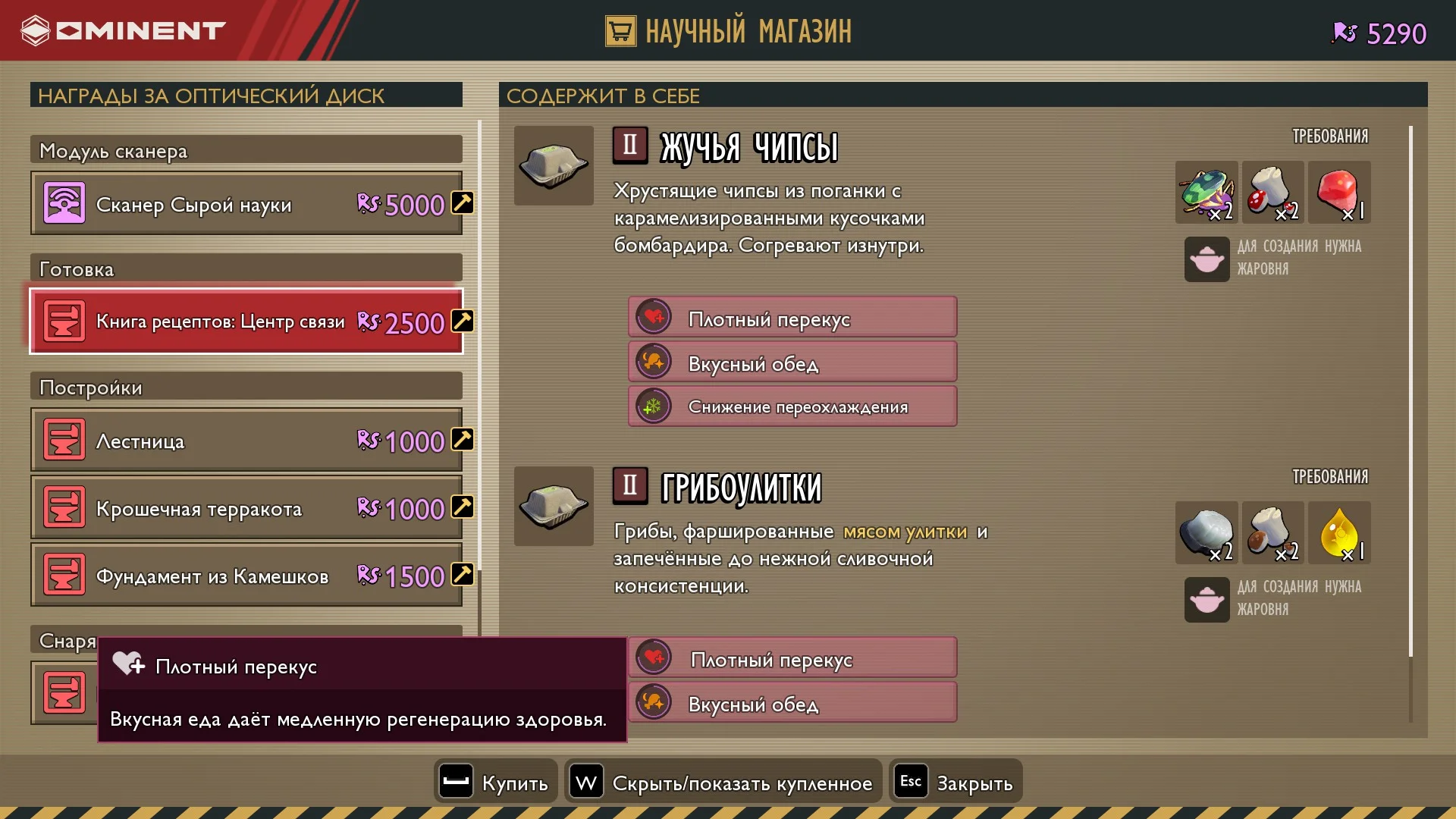This screenshot has height=819, width=1456.
Task: Click the heart icon on Плотный перекус
Action: [x=654, y=317]
